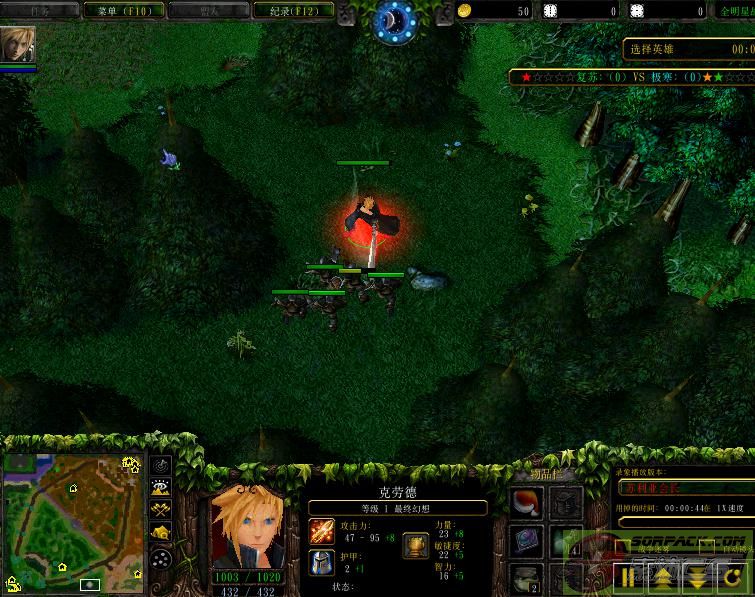
Task: Click the formation movement toggle button
Action: (160, 557)
